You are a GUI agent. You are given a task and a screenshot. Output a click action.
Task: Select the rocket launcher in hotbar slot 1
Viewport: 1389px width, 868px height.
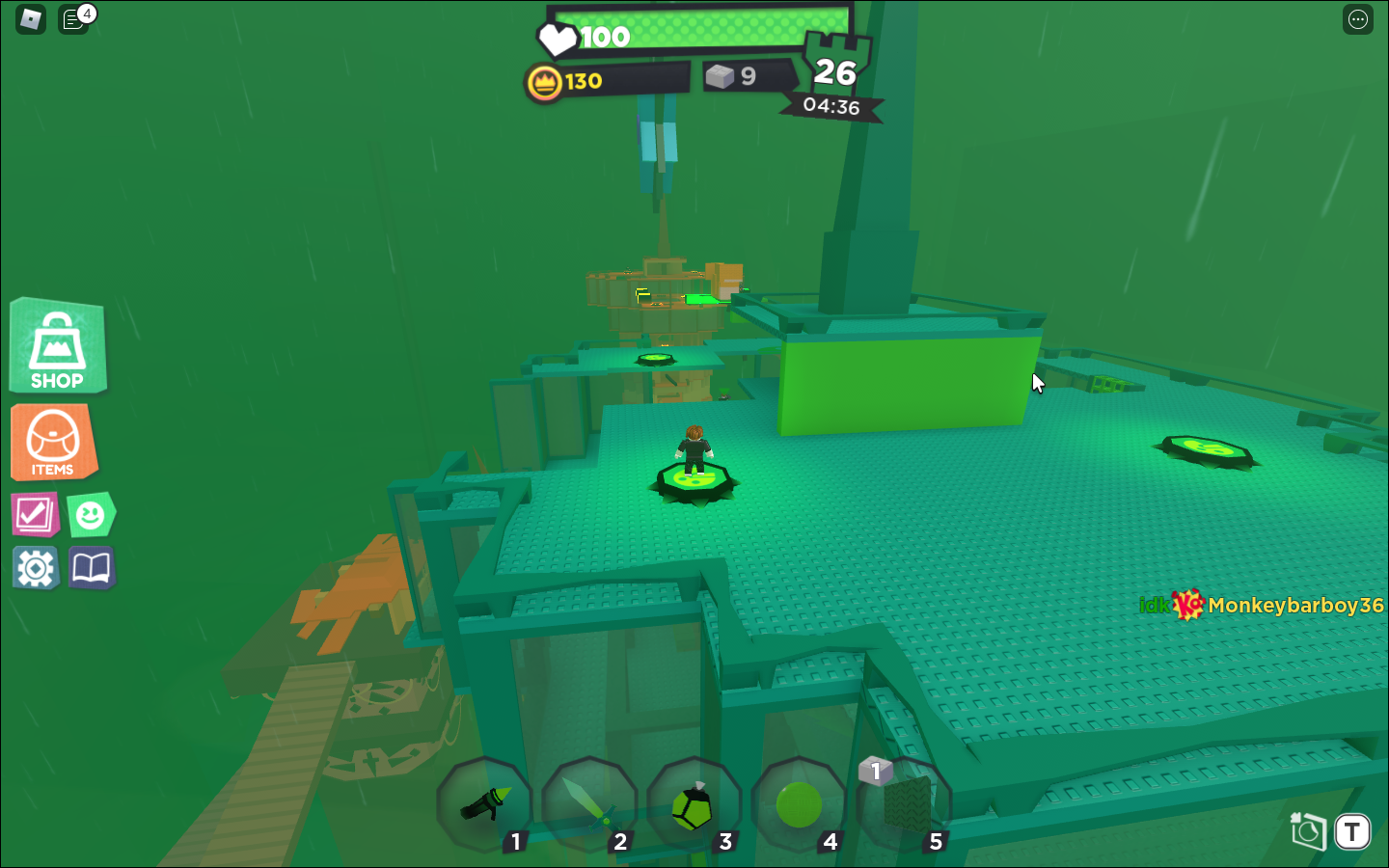484,804
